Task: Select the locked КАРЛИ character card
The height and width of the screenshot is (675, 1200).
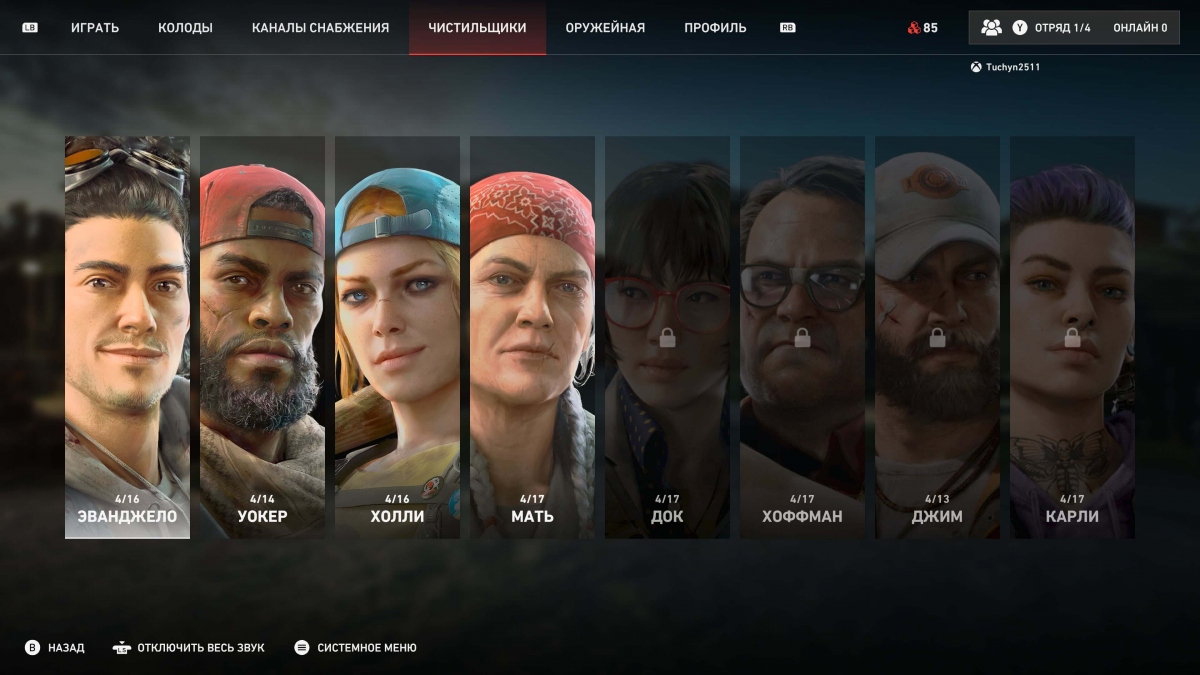Action: tap(1072, 337)
